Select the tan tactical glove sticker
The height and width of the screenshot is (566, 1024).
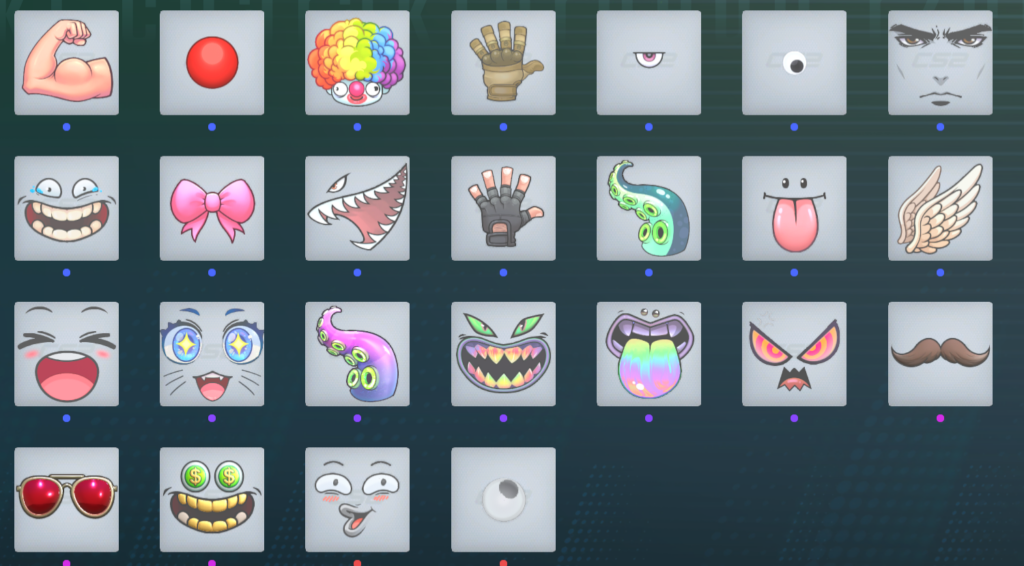point(503,62)
